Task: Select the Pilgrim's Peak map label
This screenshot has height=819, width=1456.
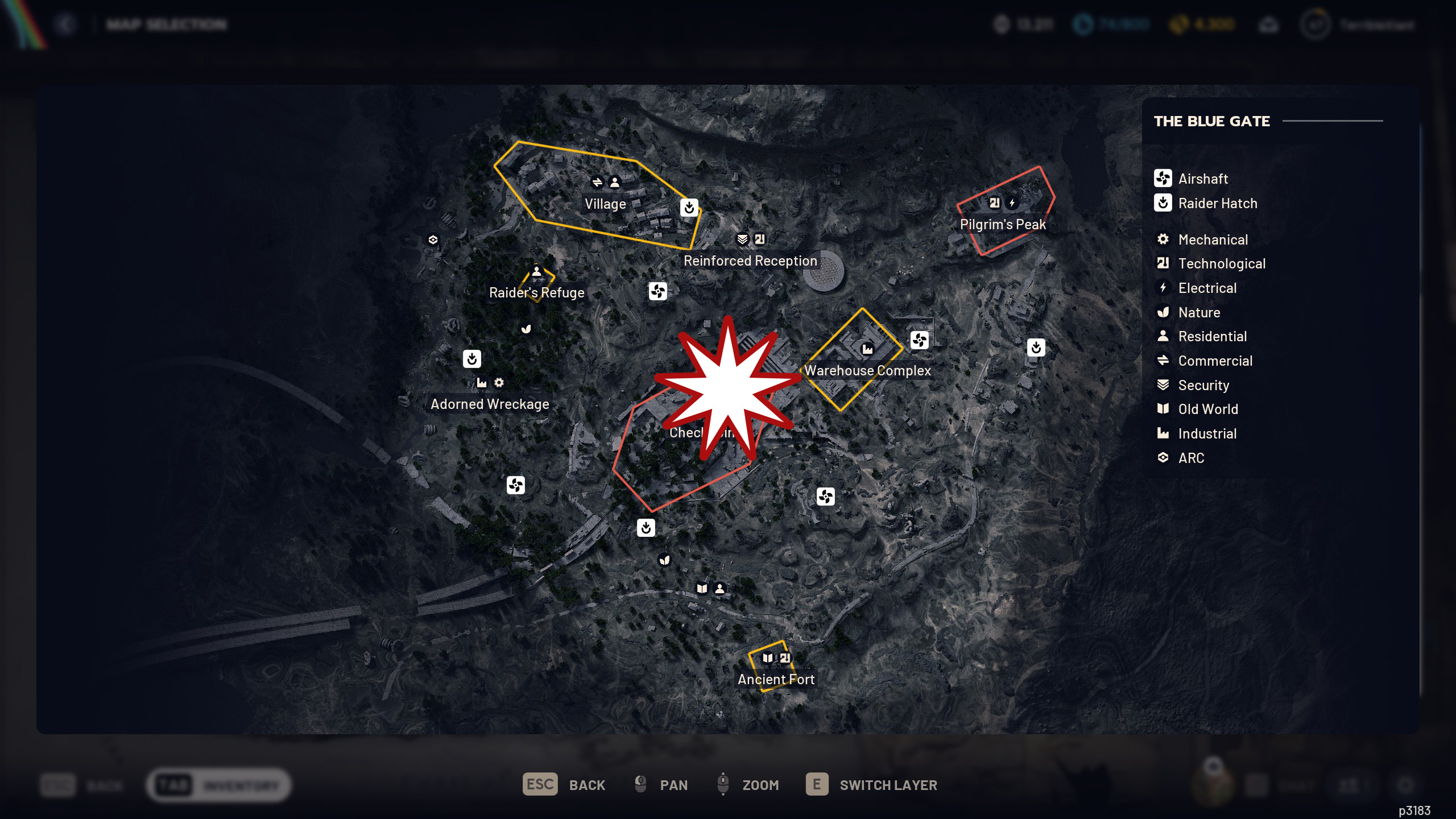Action: point(1003,225)
